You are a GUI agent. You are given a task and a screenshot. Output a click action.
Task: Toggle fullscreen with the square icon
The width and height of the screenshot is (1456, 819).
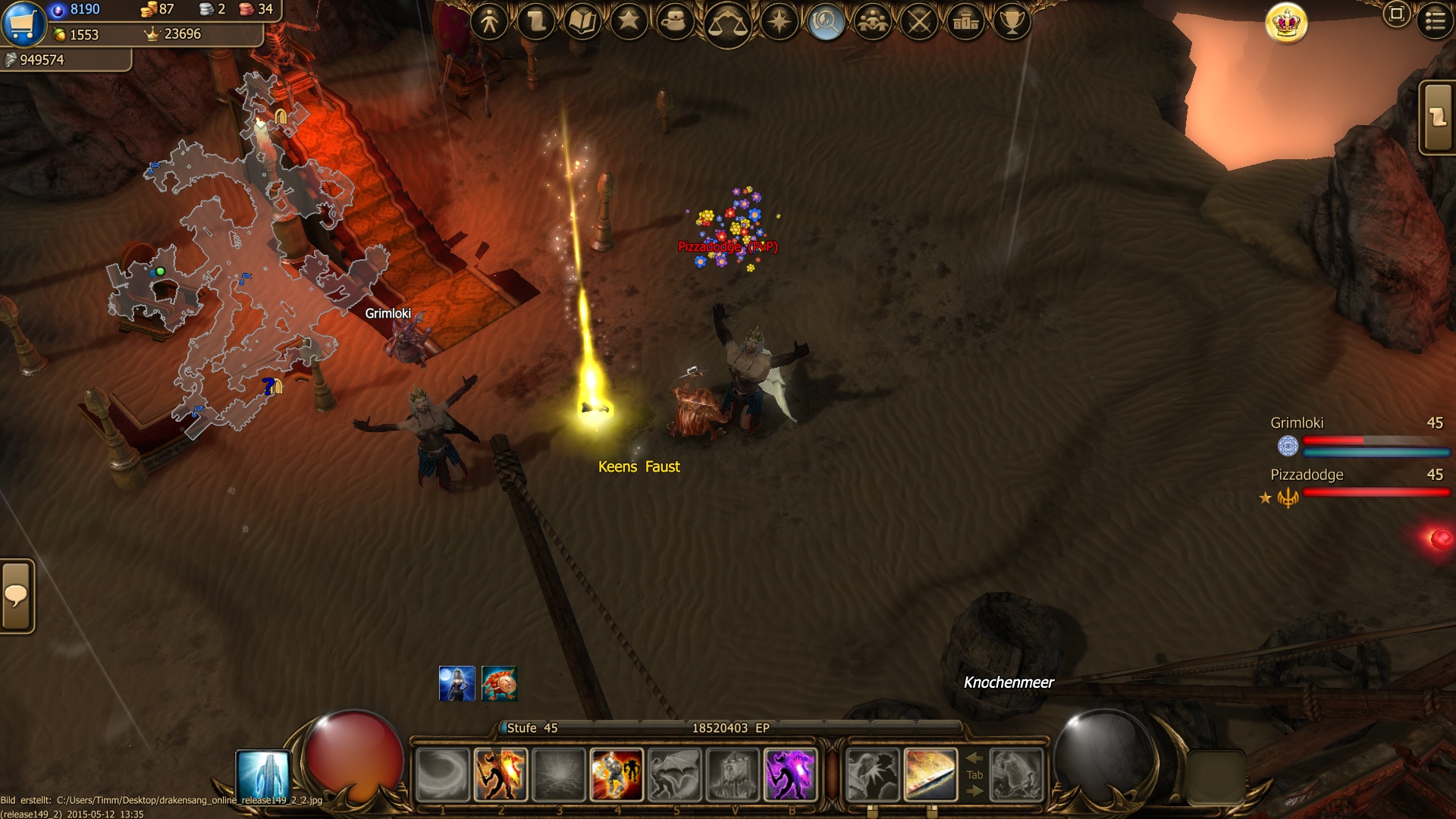point(1396,14)
